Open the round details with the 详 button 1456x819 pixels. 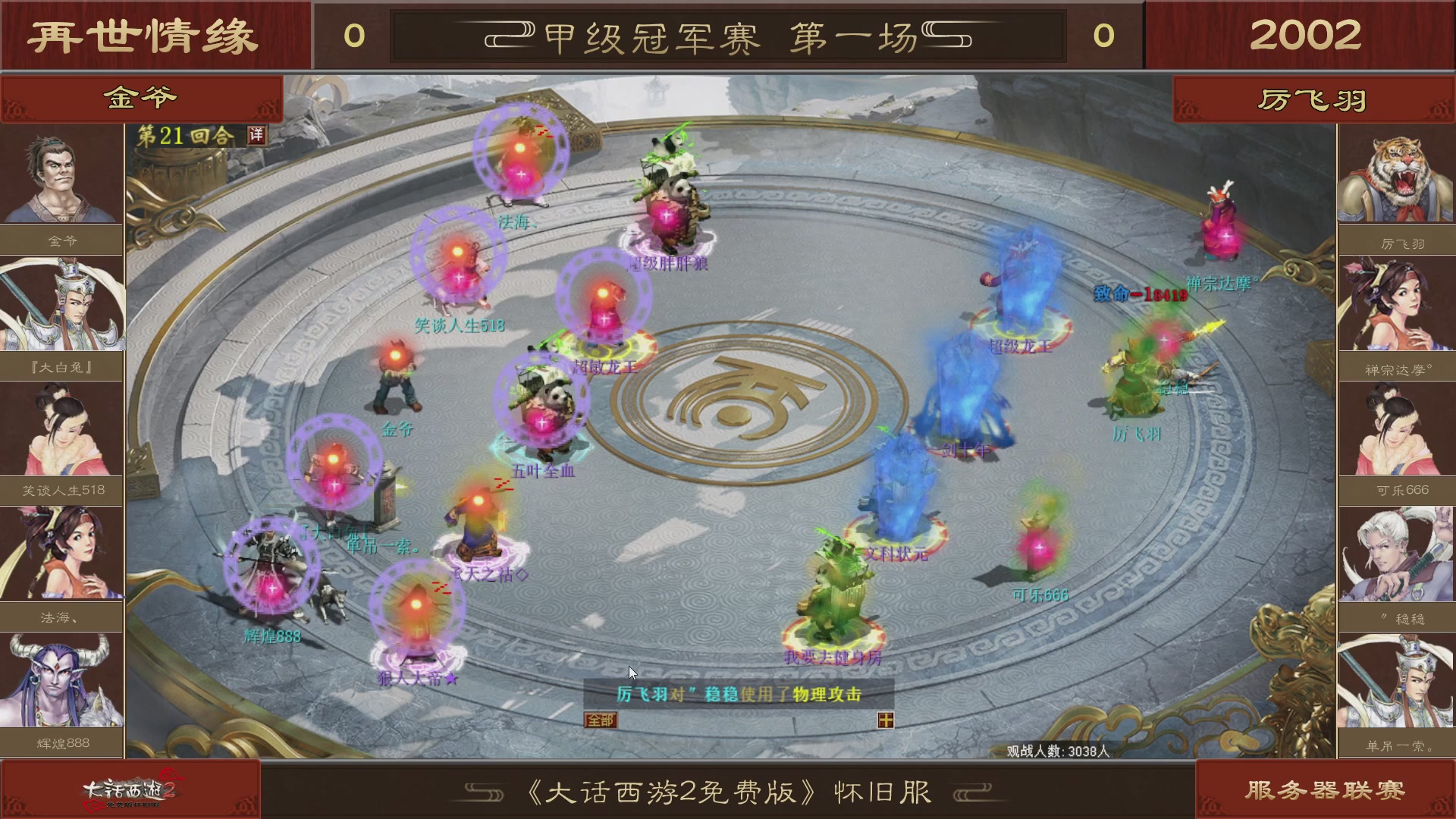click(x=258, y=134)
